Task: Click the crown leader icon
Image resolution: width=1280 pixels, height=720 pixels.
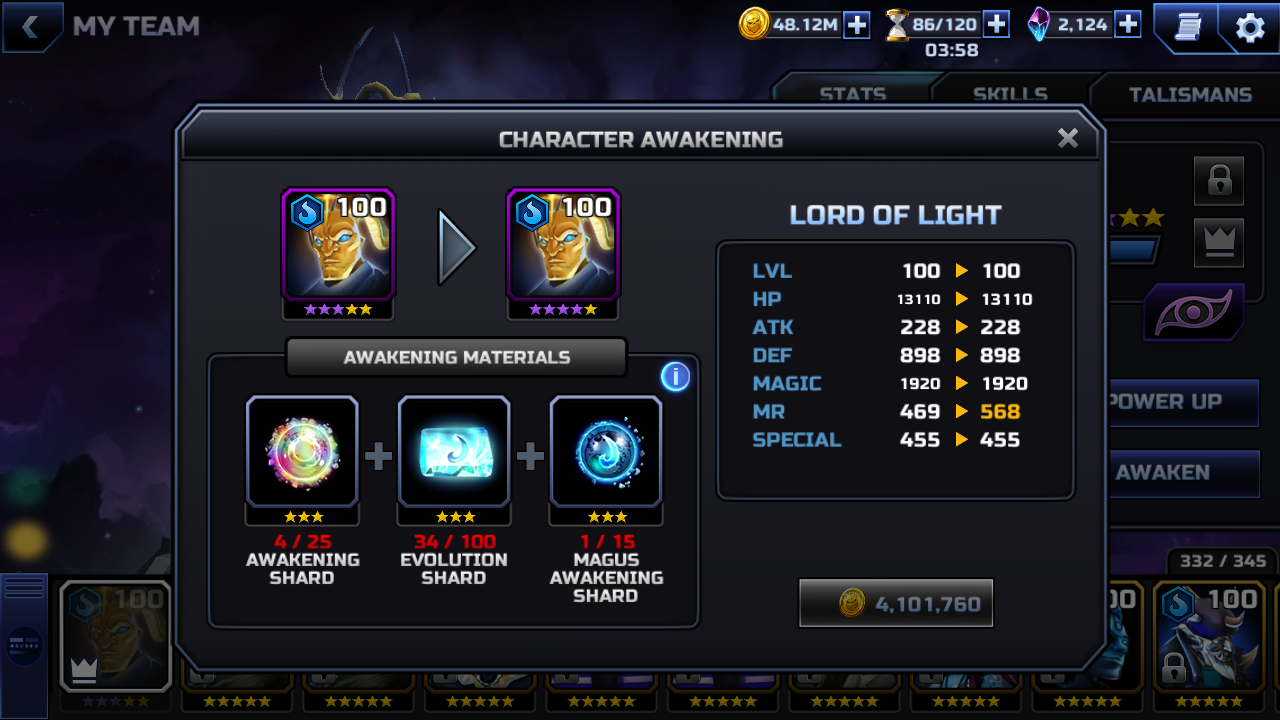Action: click(1219, 242)
